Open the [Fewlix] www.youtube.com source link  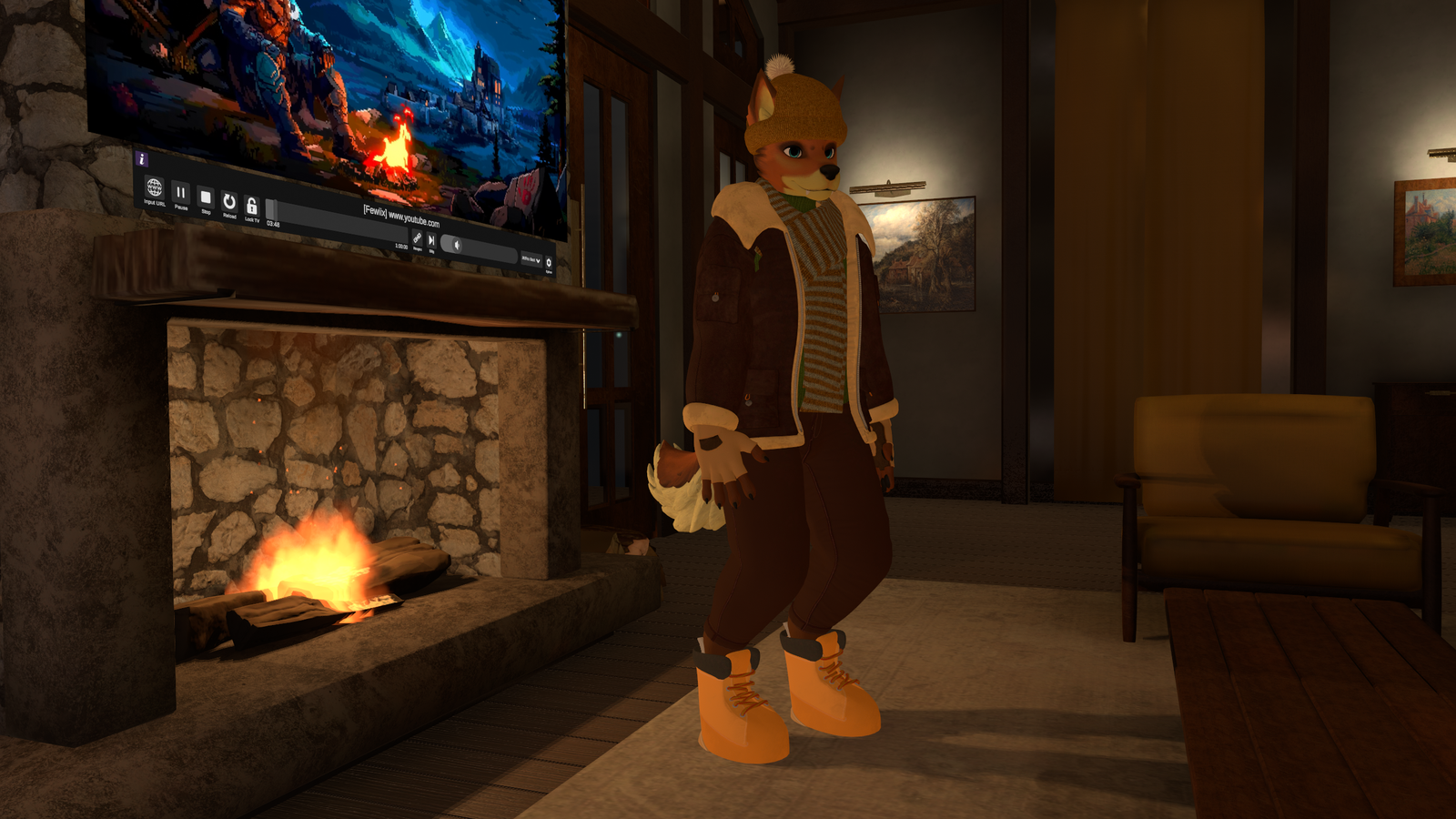pyautogui.click(x=402, y=214)
